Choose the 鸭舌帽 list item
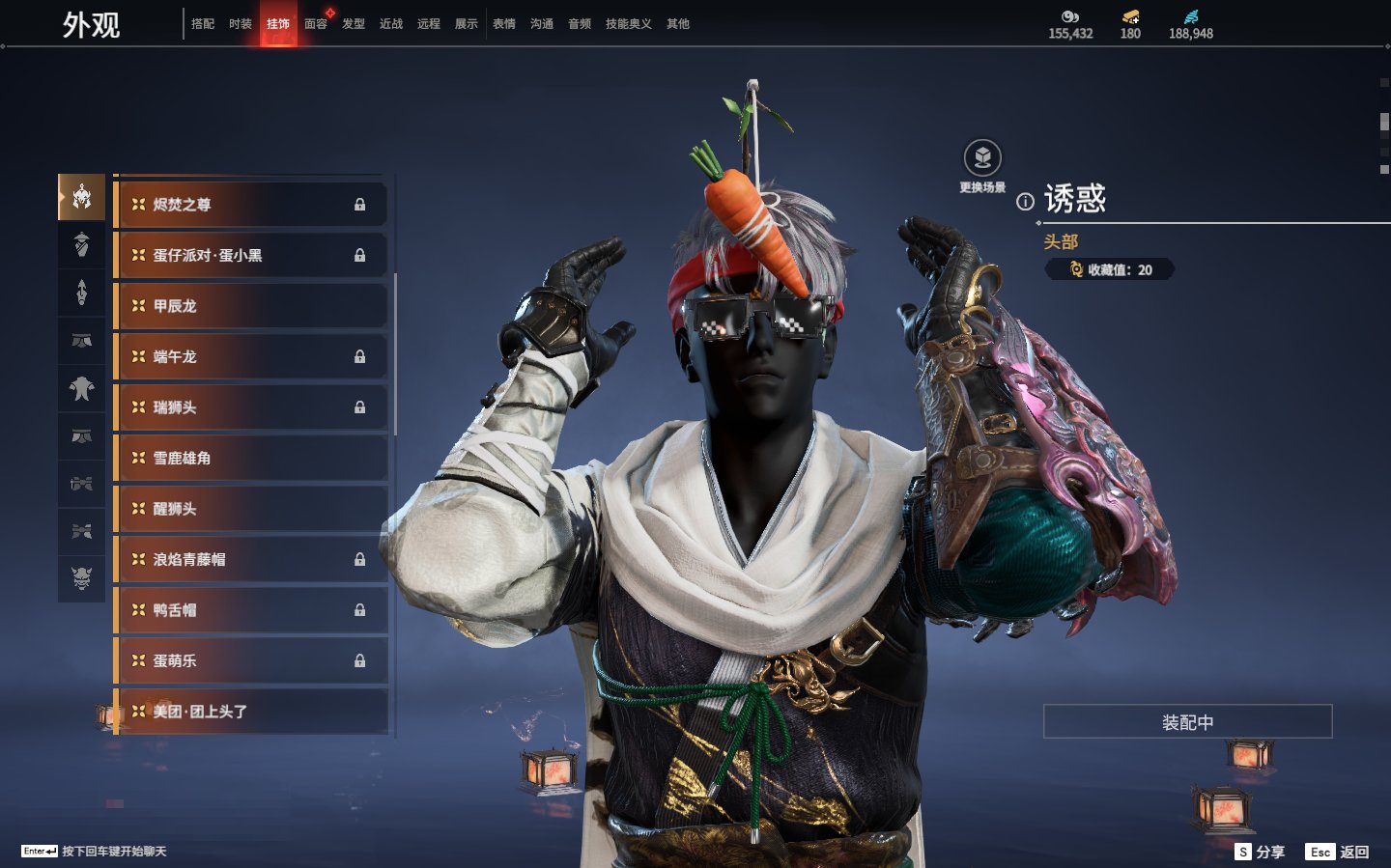 point(251,610)
